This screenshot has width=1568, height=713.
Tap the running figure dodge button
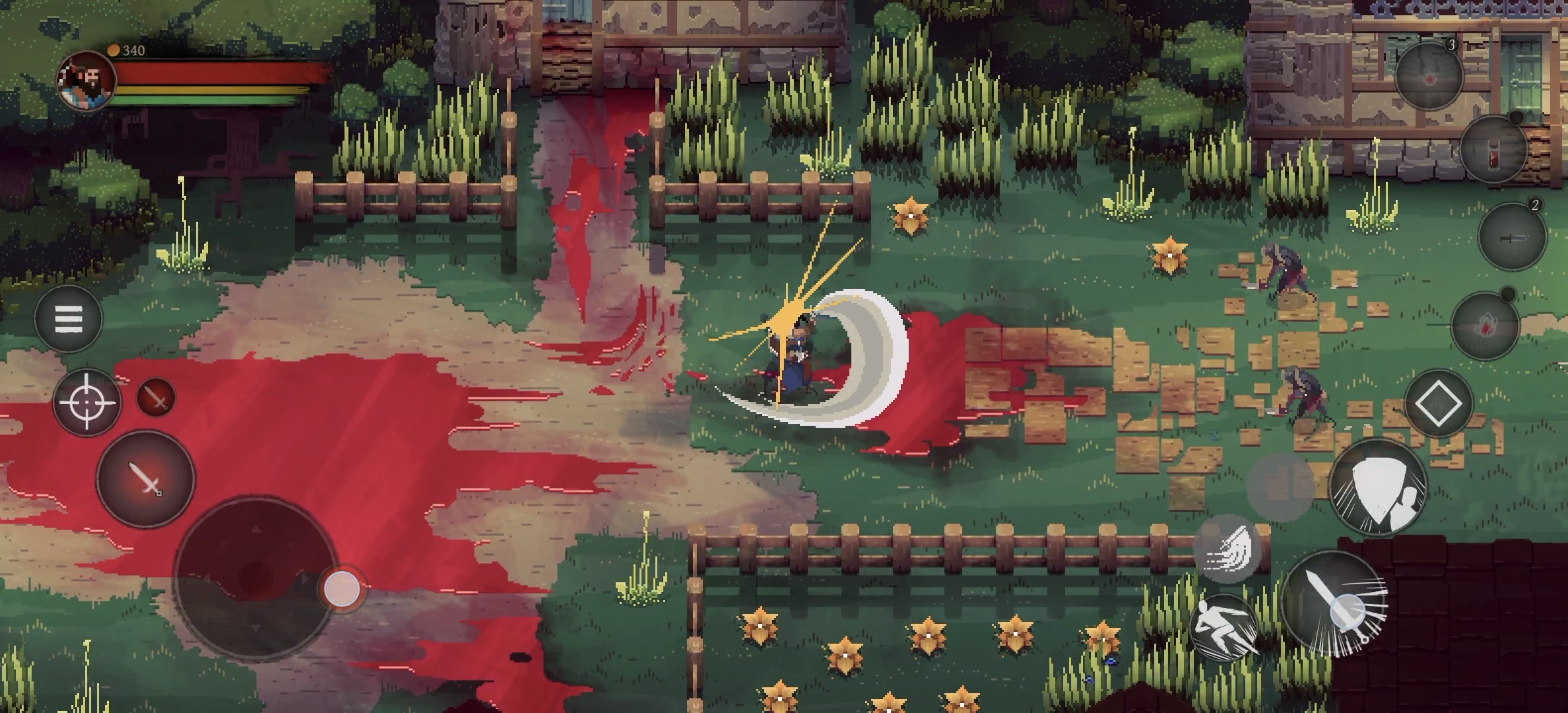[x=1224, y=628]
